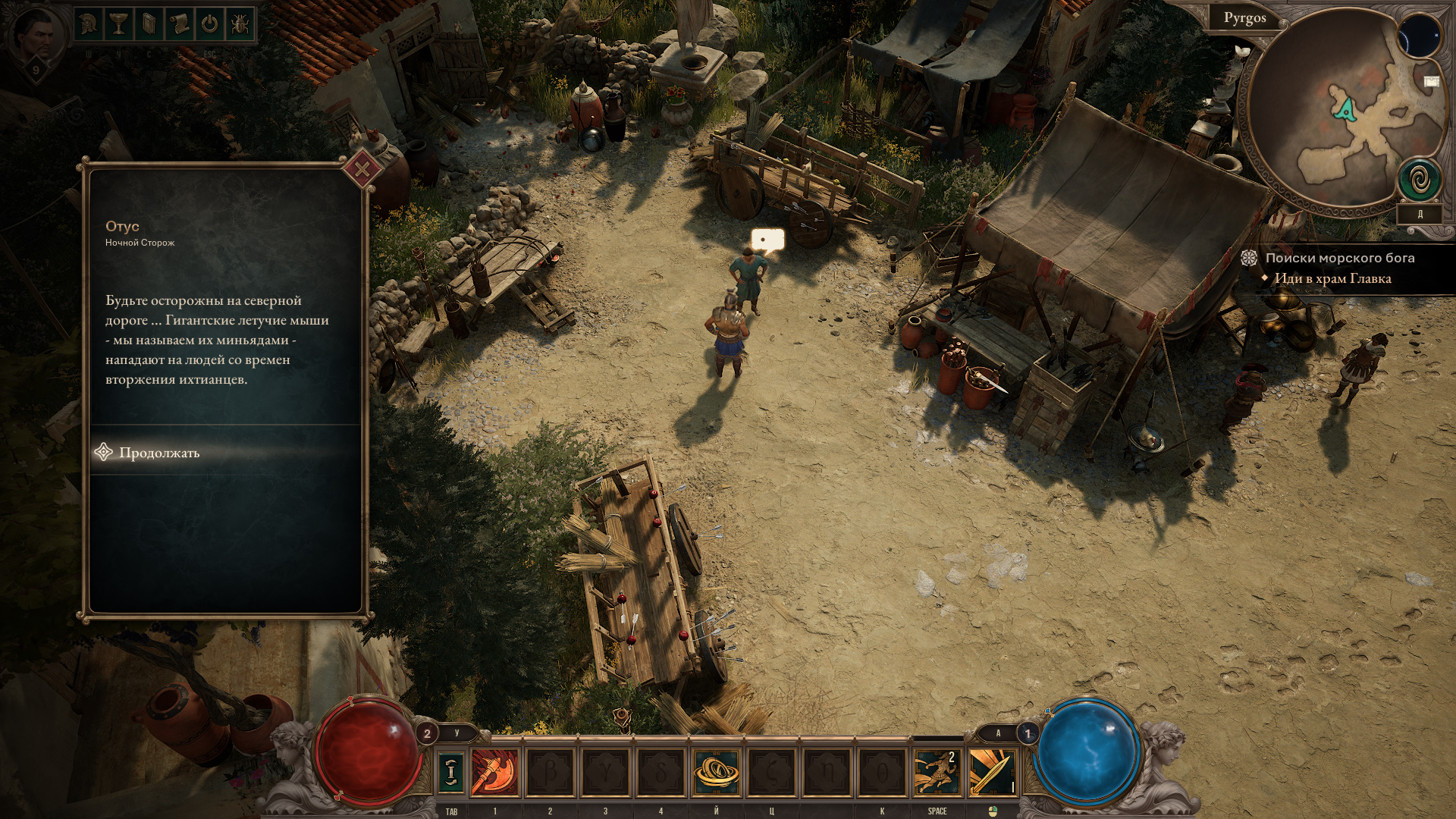Use the running warrior dodge skill
The height and width of the screenshot is (819, 1456).
pos(937,772)
